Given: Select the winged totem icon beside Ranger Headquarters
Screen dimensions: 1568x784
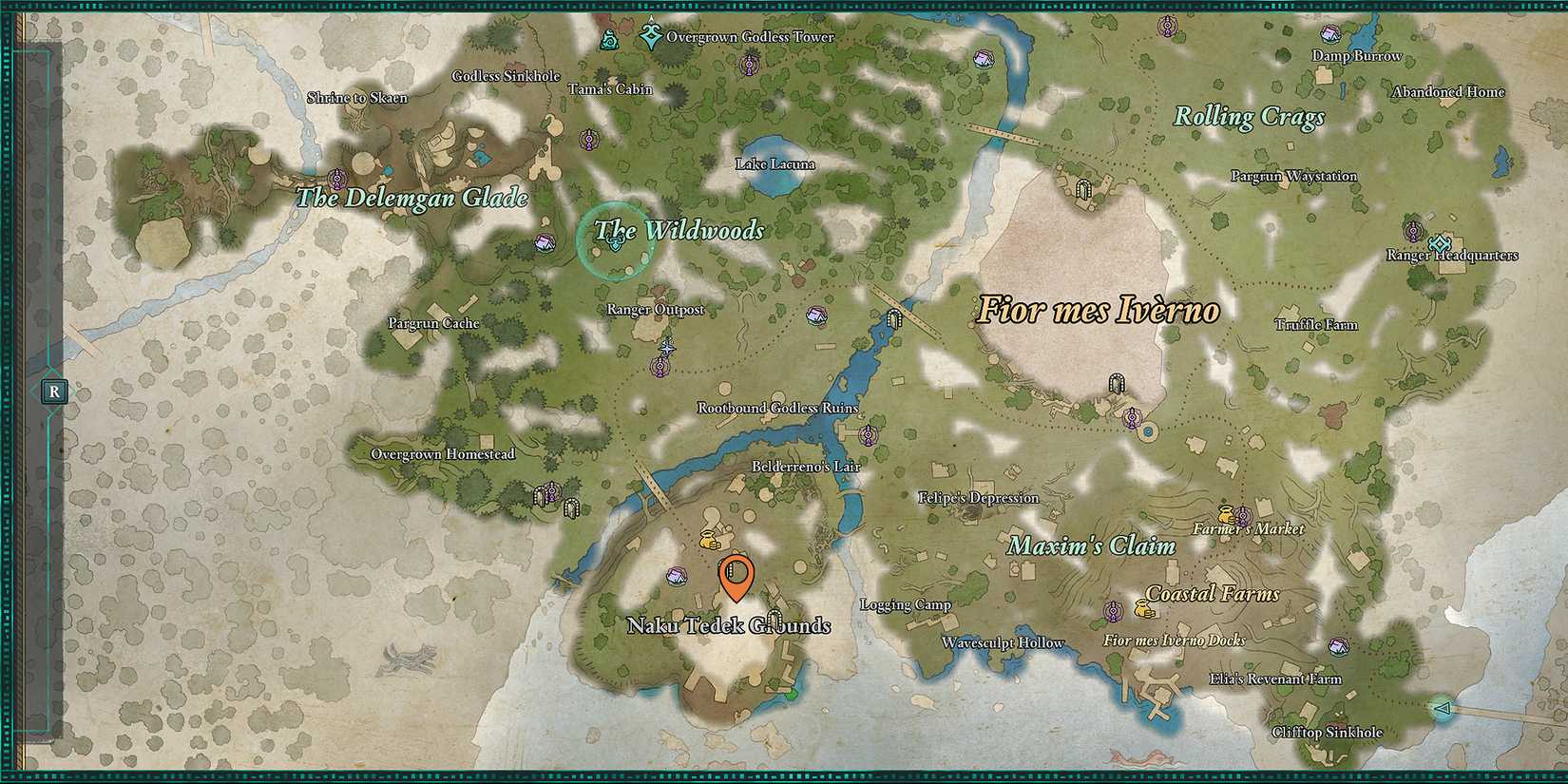Looking at the screenshot, I should click(x=1413, y=232).
